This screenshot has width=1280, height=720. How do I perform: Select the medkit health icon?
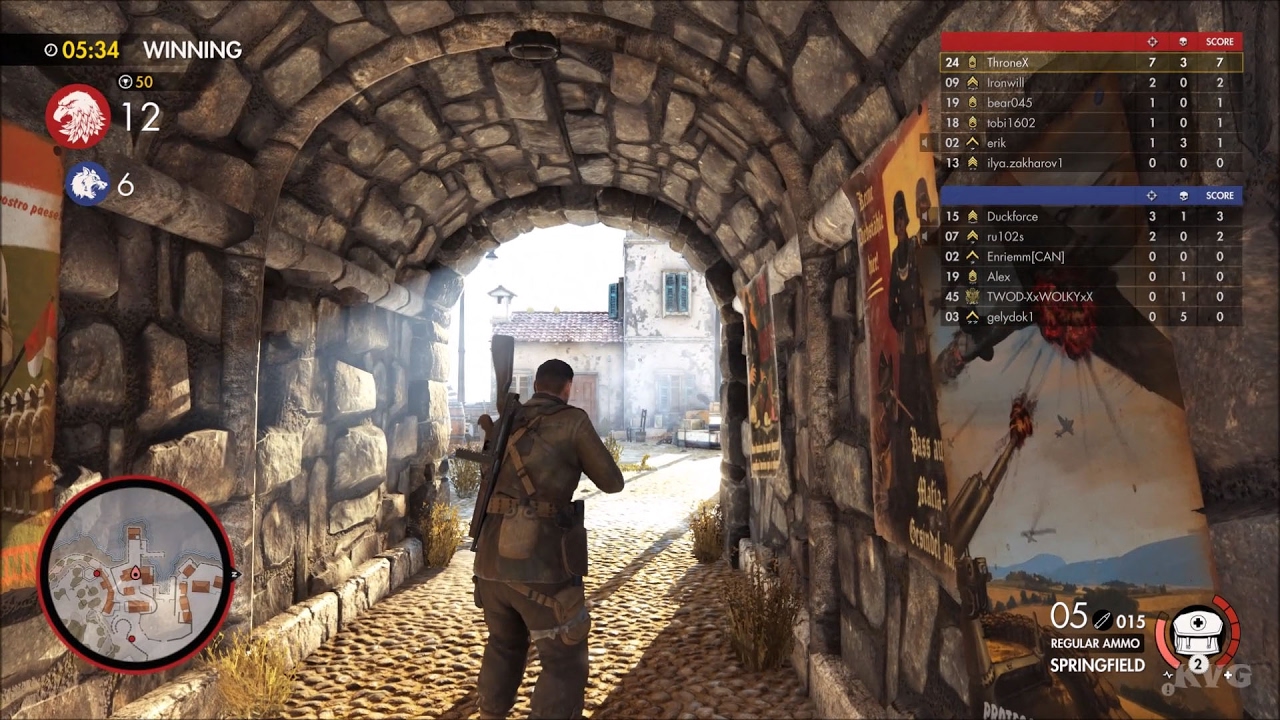pos(1197,633)
